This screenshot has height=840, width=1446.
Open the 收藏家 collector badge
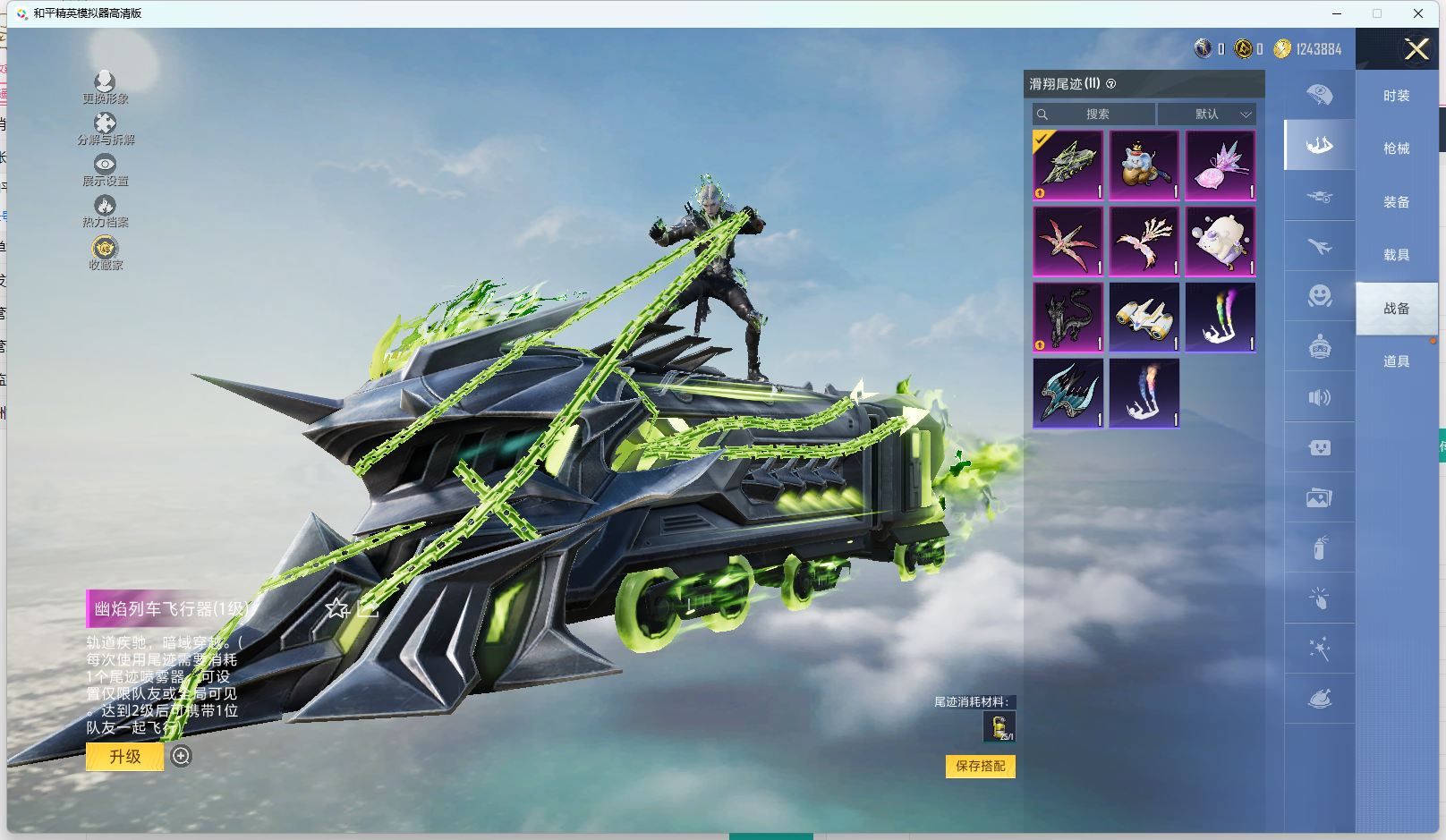(105, 252)
